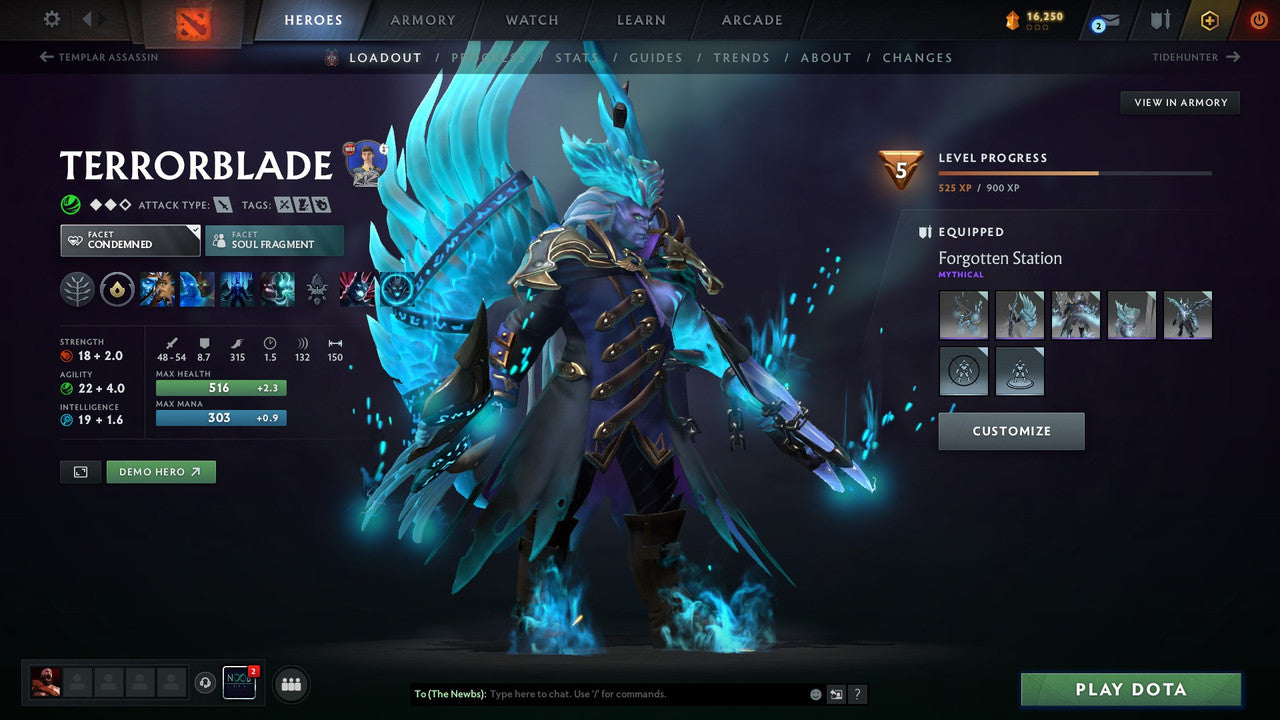
Task: Select the Condemned facet
Action: point(129,240)
